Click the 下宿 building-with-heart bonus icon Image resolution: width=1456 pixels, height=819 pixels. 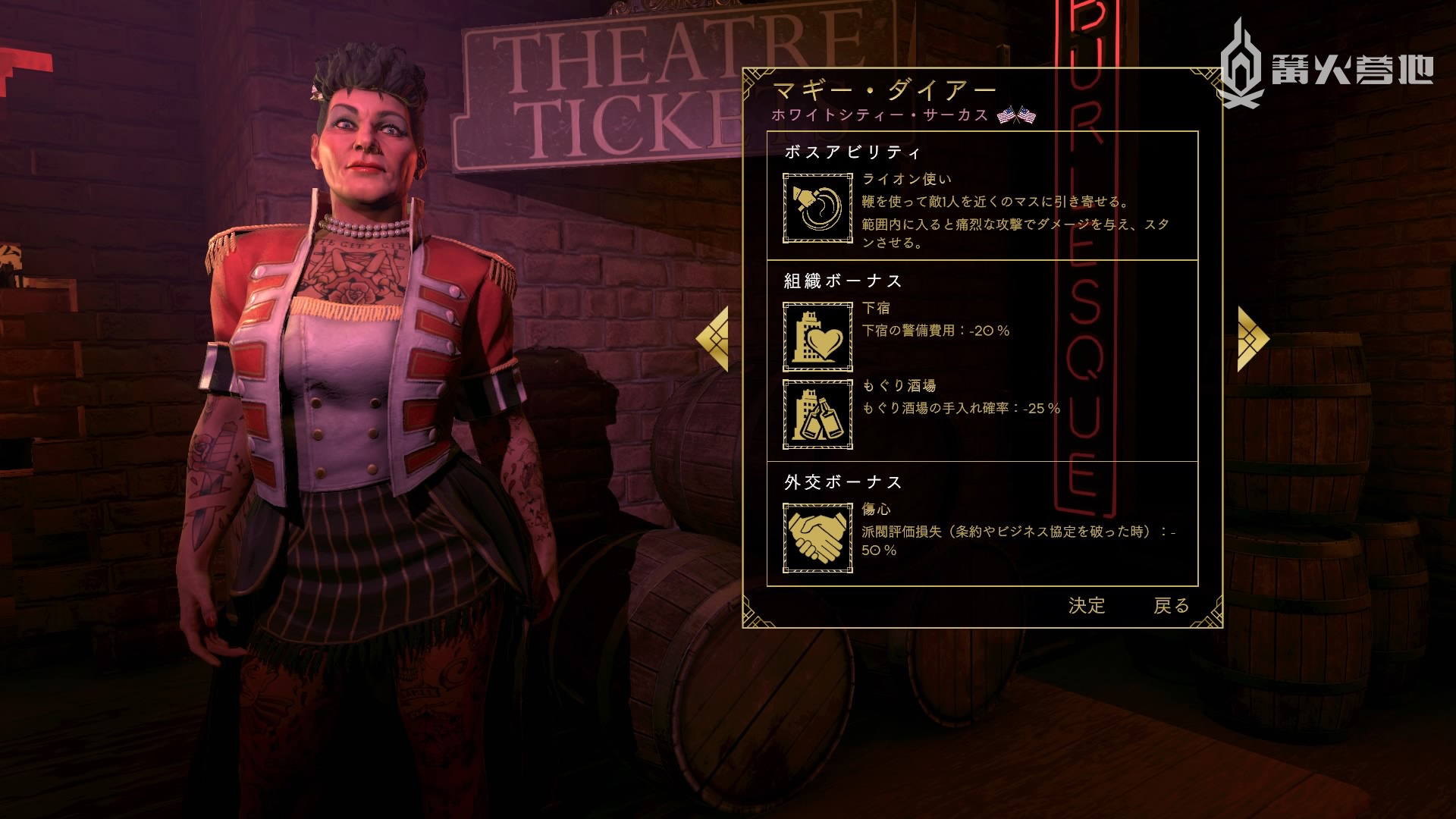tap(817, 336)
